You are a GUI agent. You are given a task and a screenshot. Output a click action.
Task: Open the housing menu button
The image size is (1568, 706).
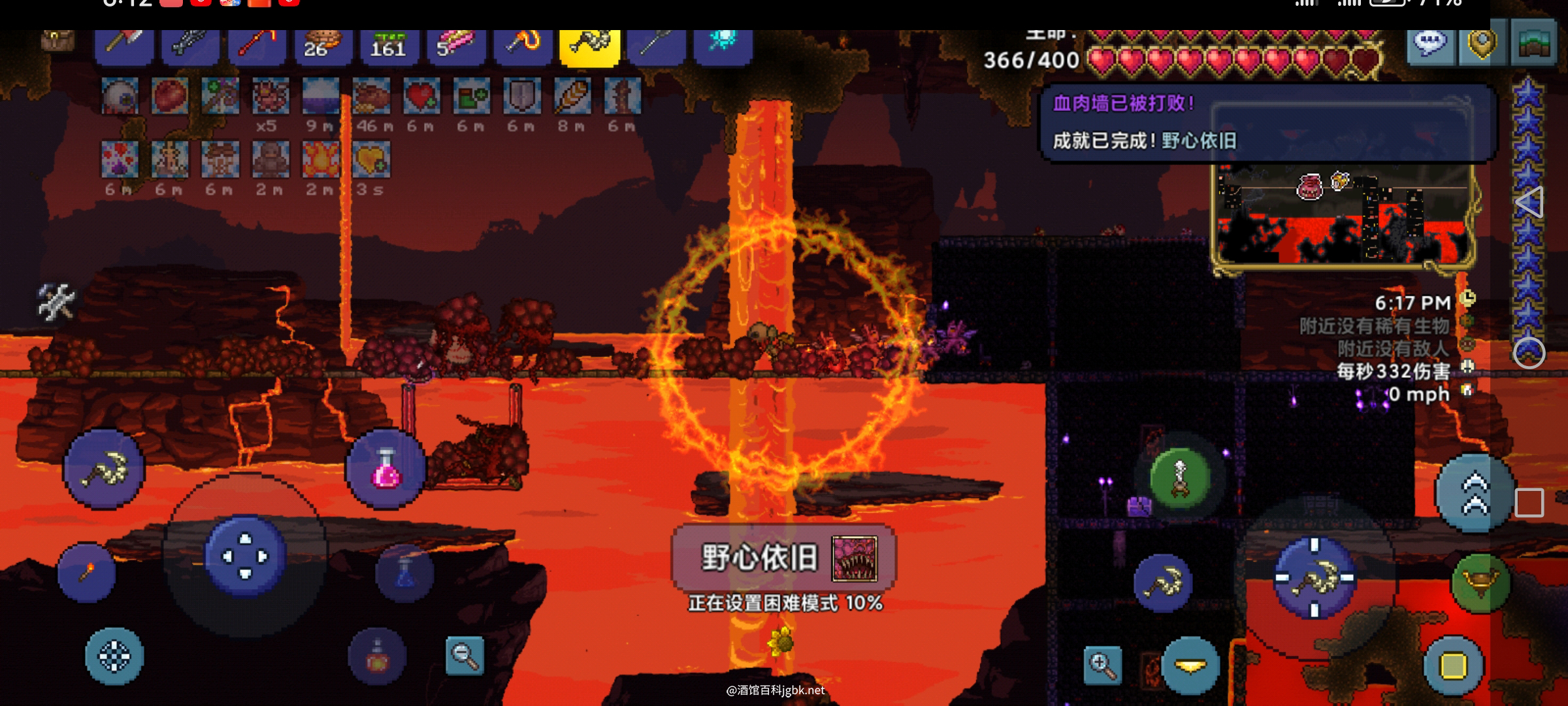[1534, 46]
